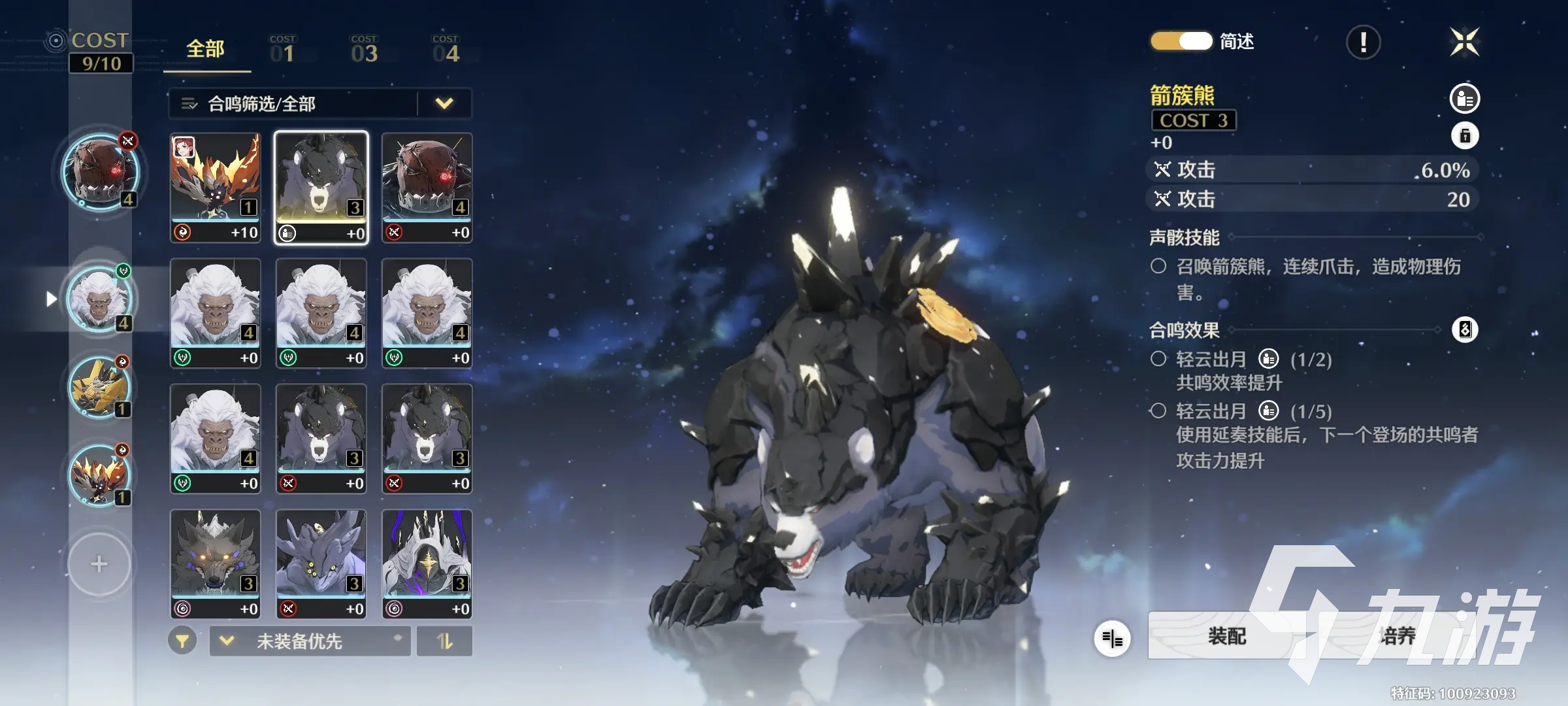Screen dimensions: 1568x706
Task: Select the COST 1 filter tab
Action: tap(282, 50)
